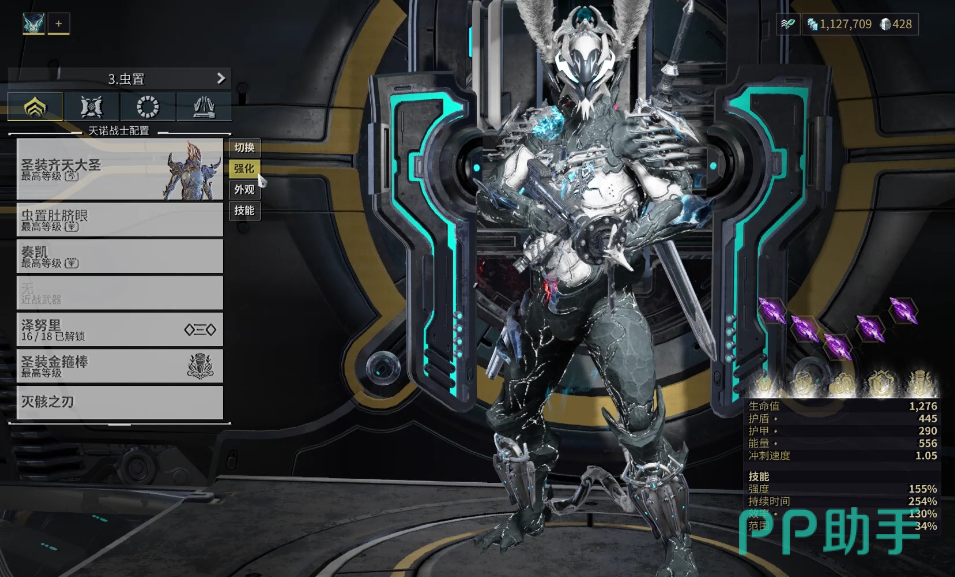Switch to the fourth loadout tab on the right
This screenshot has width=955, height=577.
coord(204,107)
